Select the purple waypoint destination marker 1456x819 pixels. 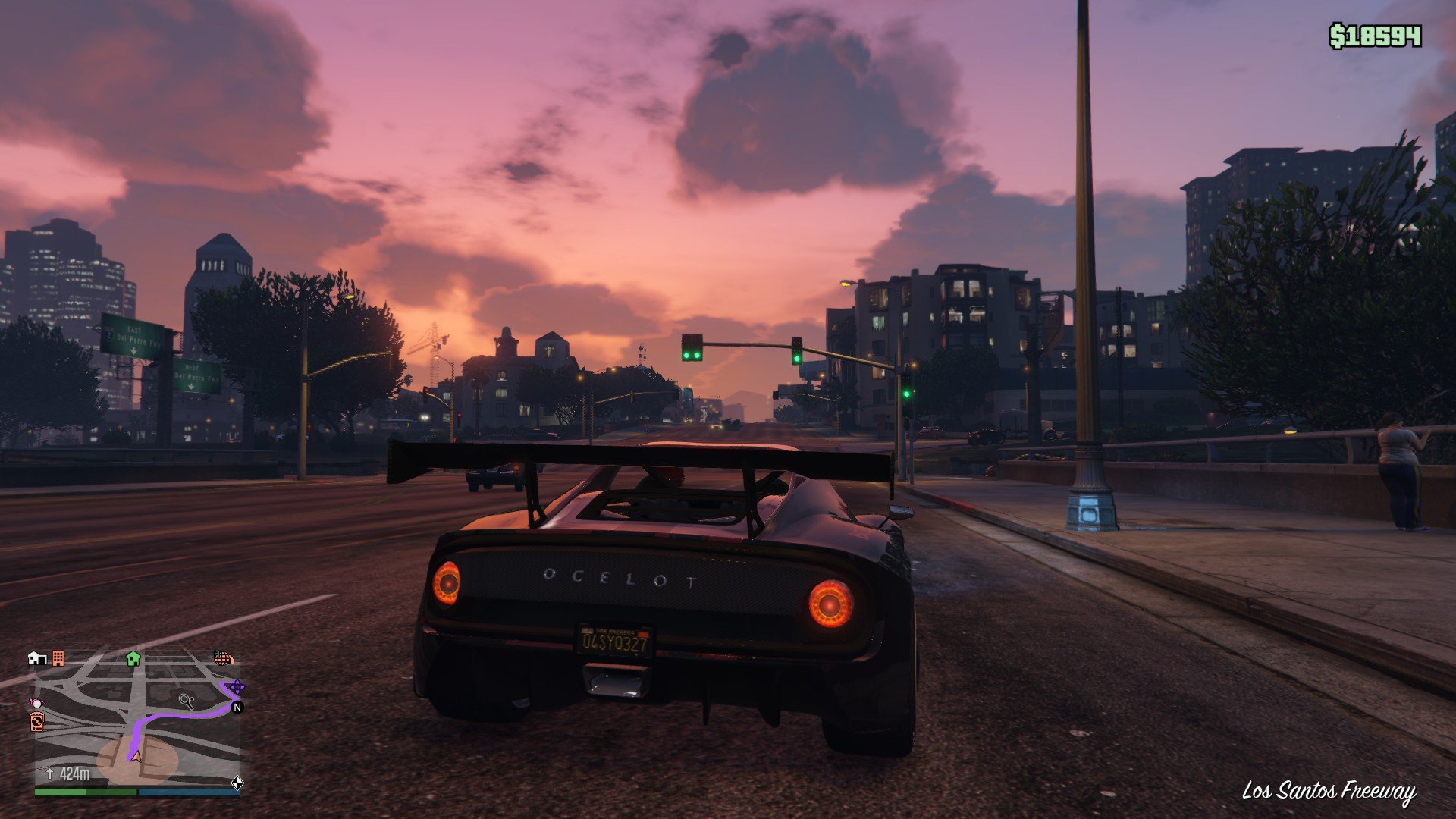(236, 688)
